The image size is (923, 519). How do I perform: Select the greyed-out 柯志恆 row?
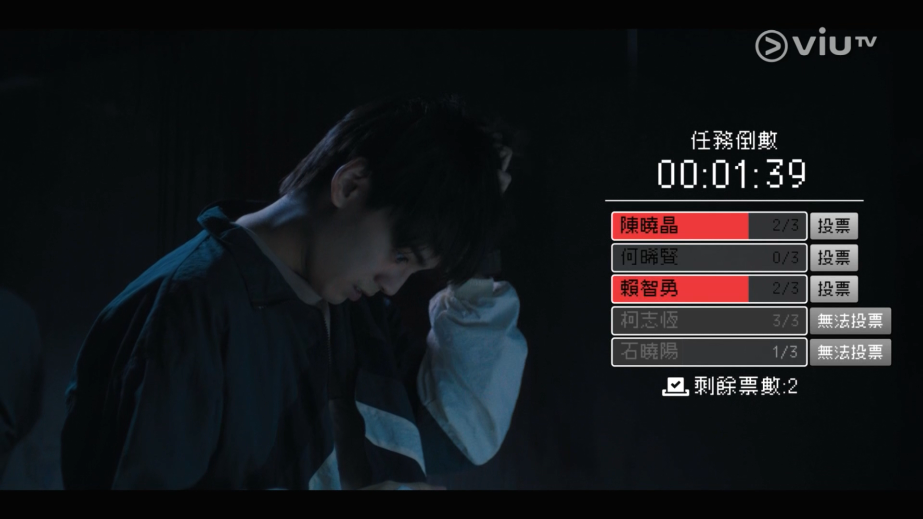click(x=708, y=321)
